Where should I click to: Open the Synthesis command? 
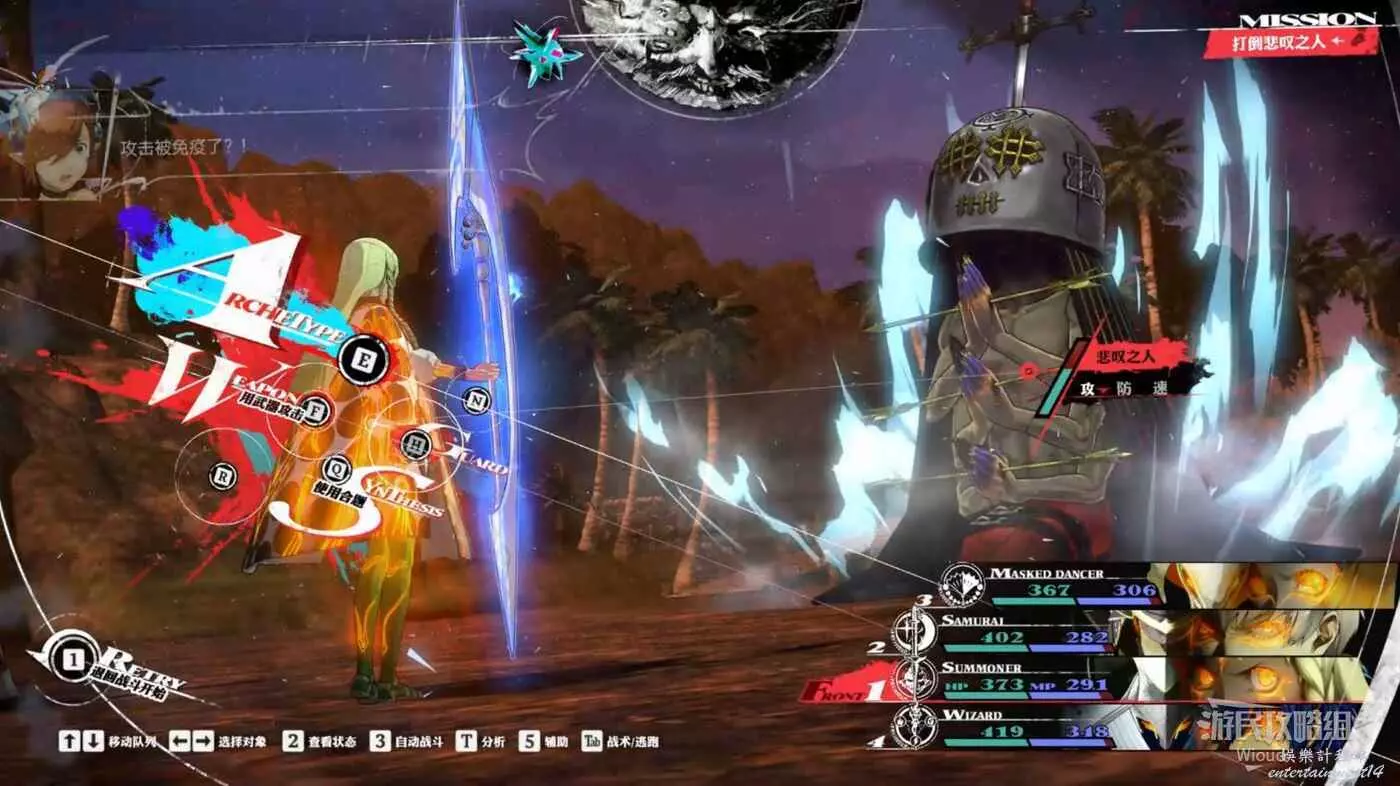click(x=336, y=467)
